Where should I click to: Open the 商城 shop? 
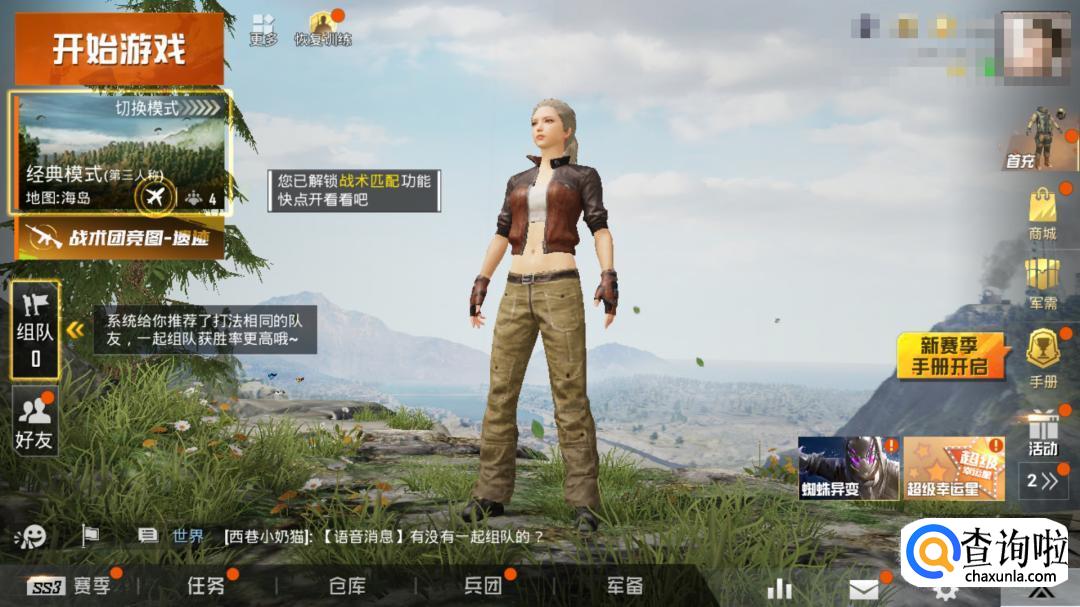point(1043,215)
